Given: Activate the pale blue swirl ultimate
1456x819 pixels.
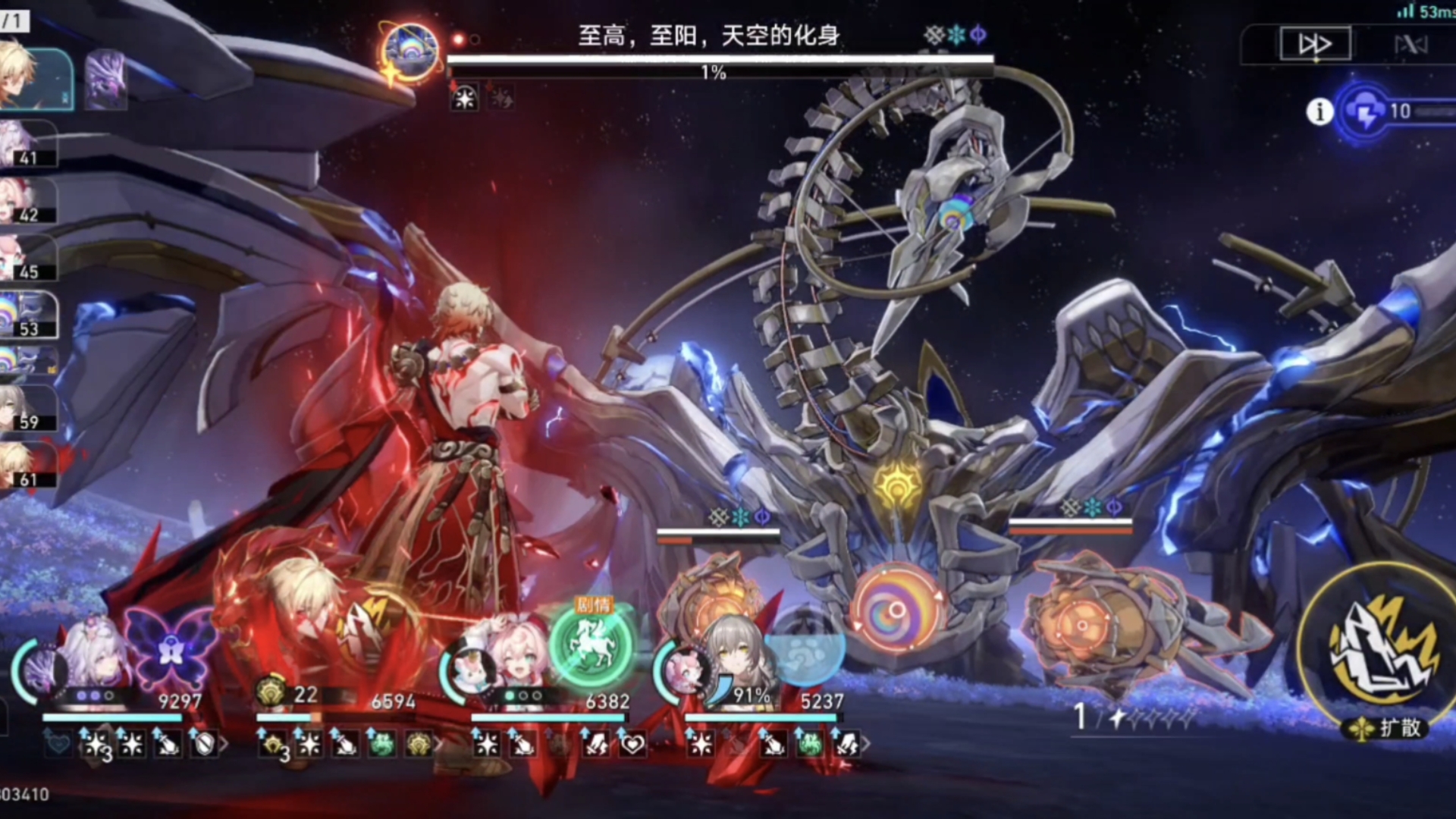Looking at the screenshot, I should pyautogui.click(x=805, y=650).
